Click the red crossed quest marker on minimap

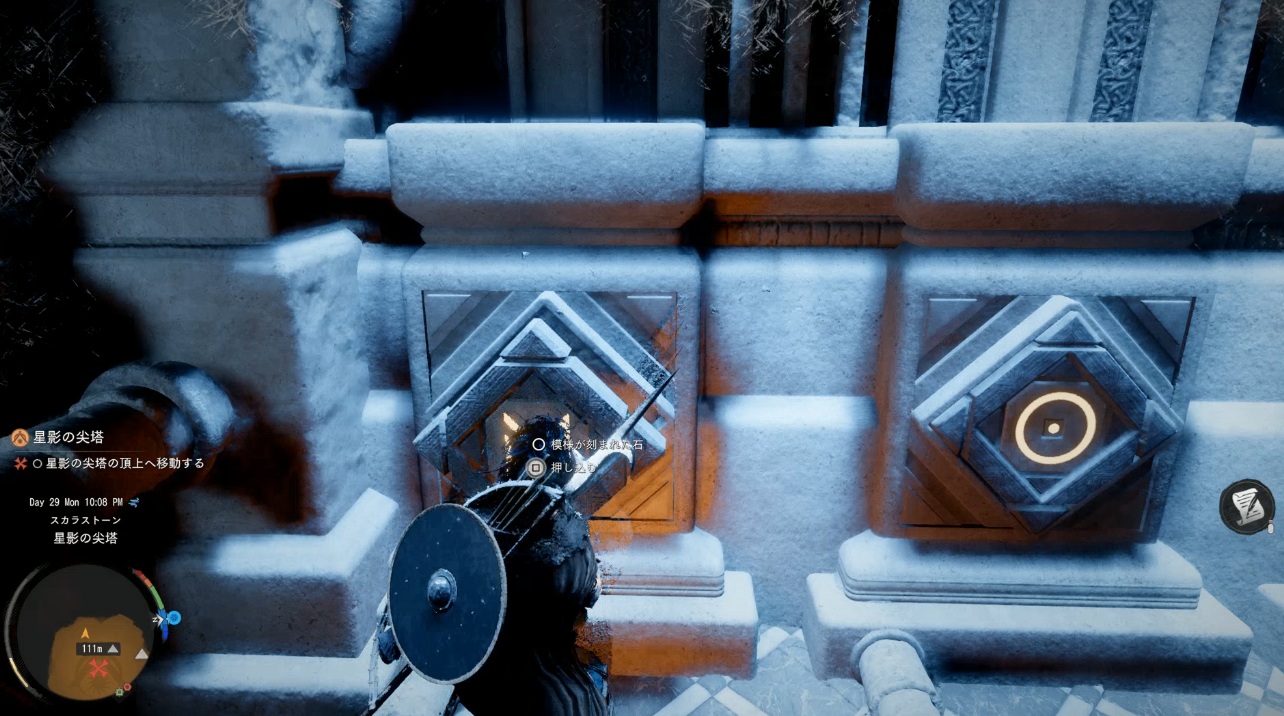(x=97, y=669)
